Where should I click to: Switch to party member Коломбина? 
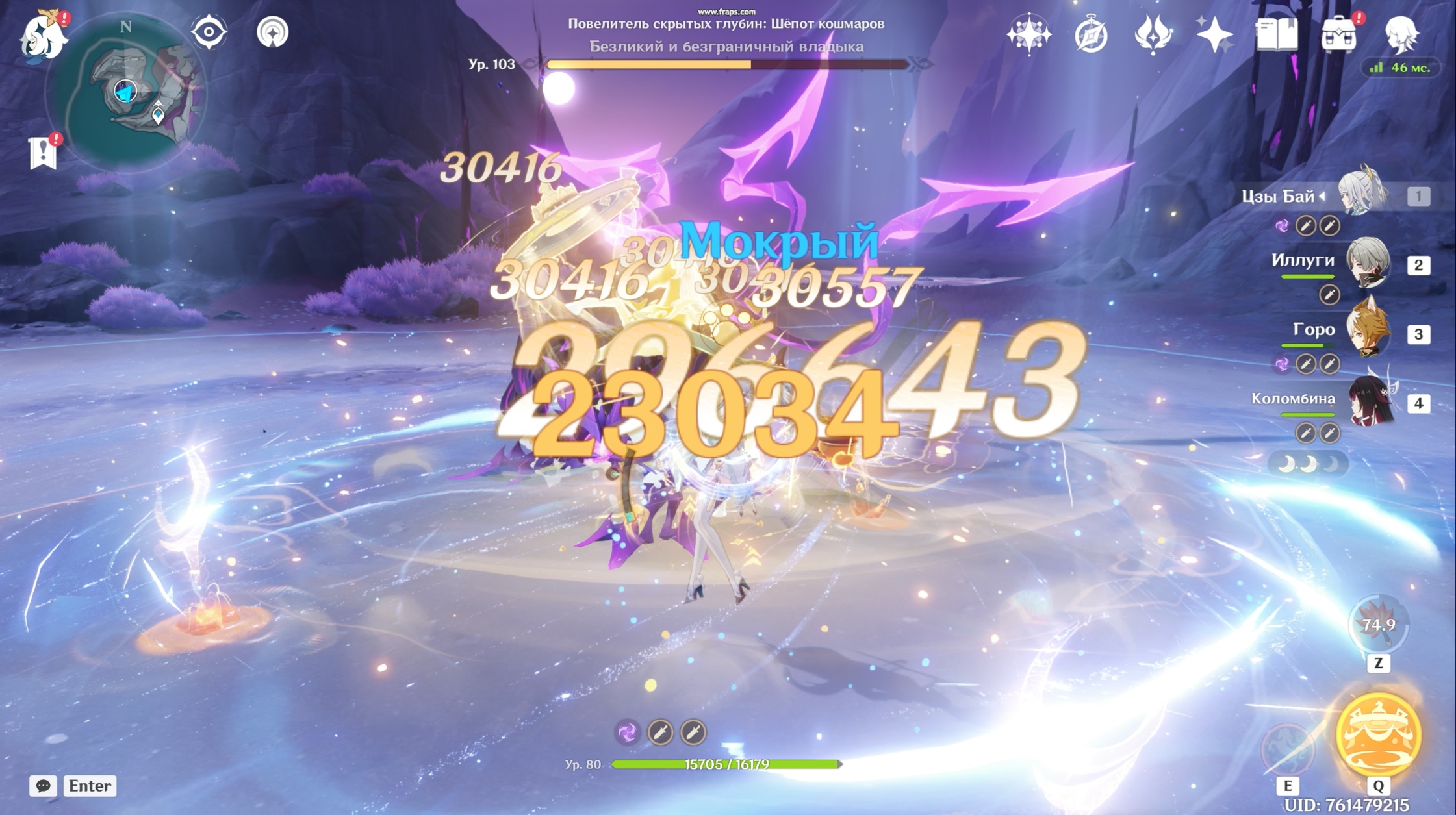1368,402
